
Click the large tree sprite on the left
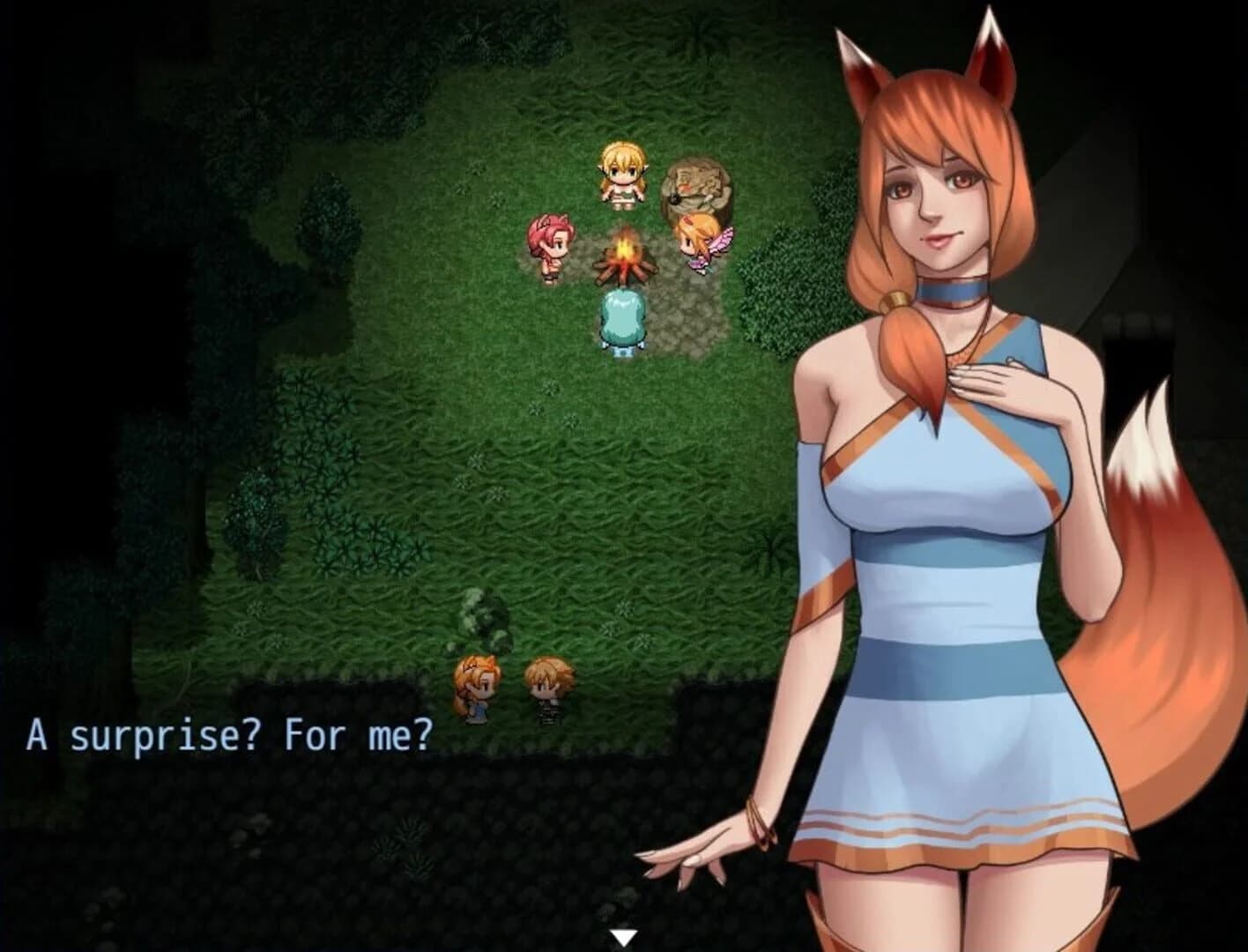pyautogui.click(x=256, y=529)
